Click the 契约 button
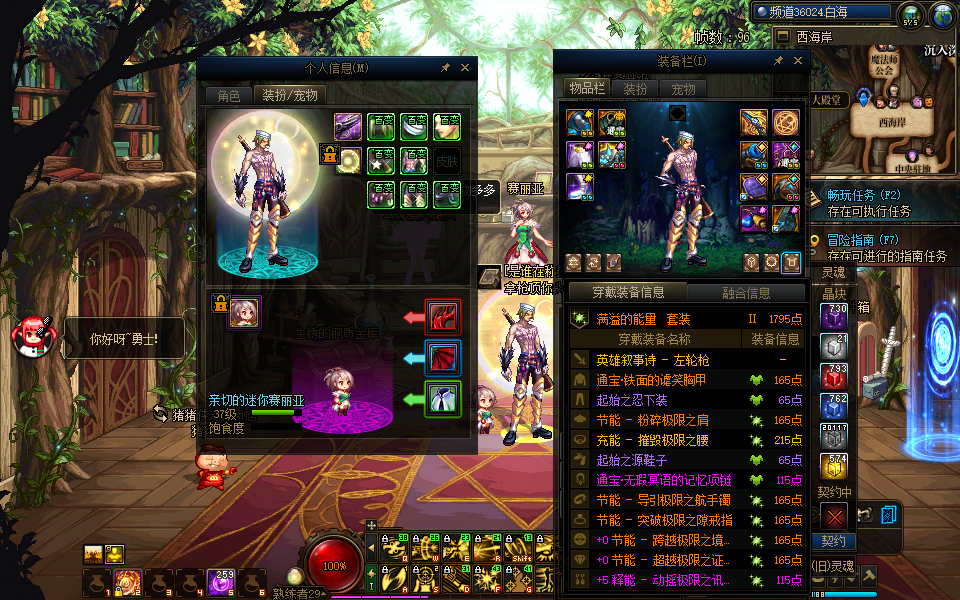 tap(833, 541)
